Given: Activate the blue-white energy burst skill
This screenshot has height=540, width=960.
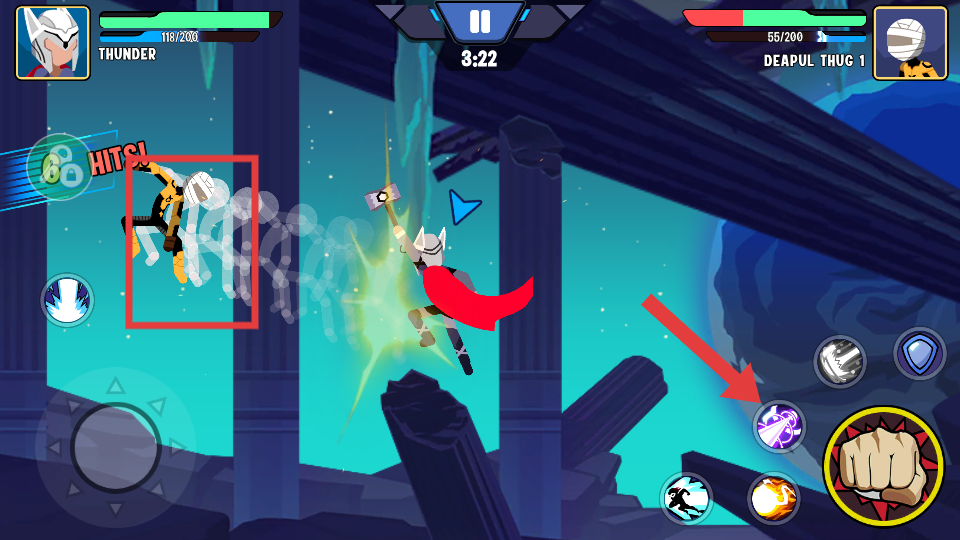Looking at the screenshot, I should tap(68, 300).
